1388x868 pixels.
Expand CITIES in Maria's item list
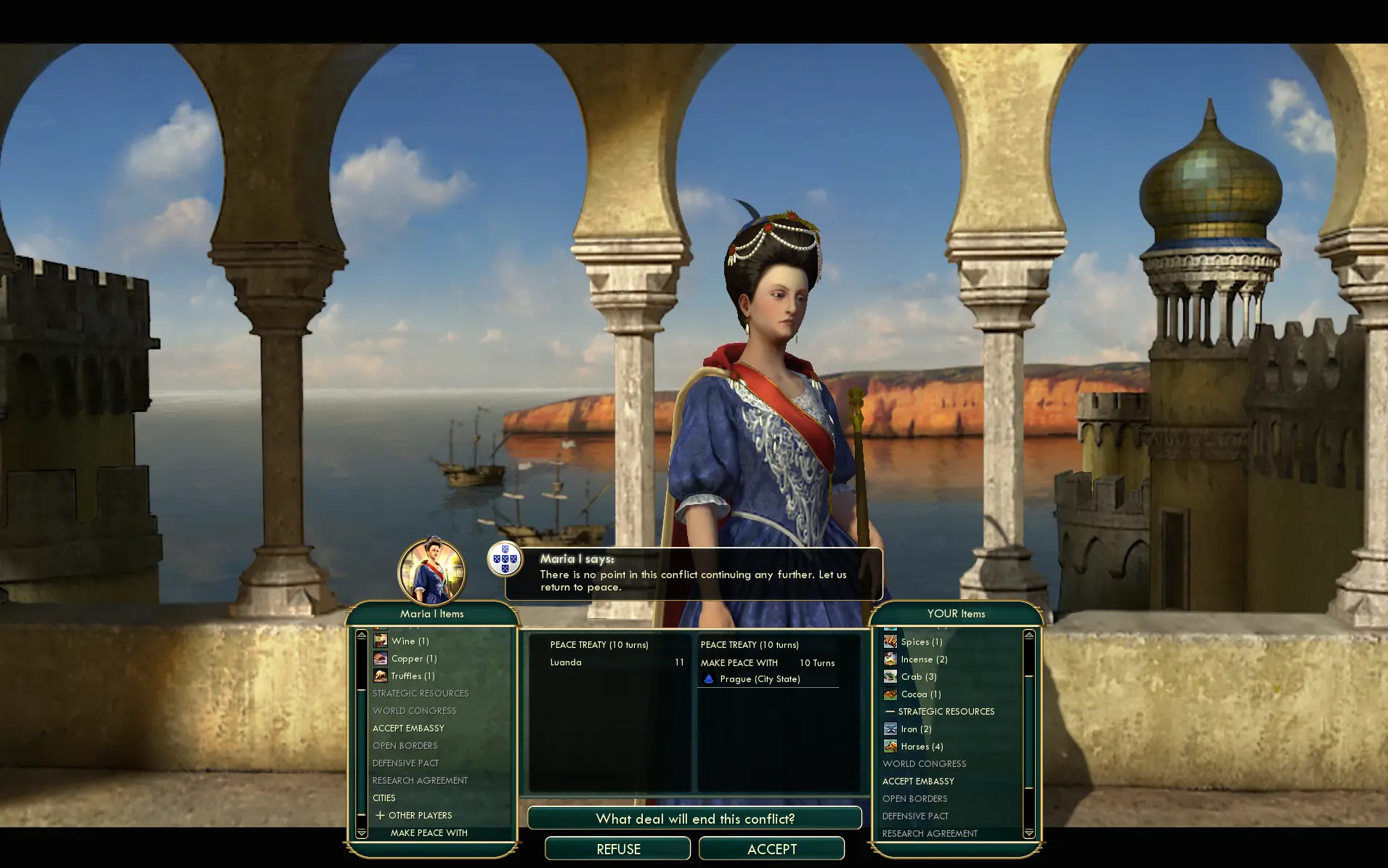[x=383, y=798]
